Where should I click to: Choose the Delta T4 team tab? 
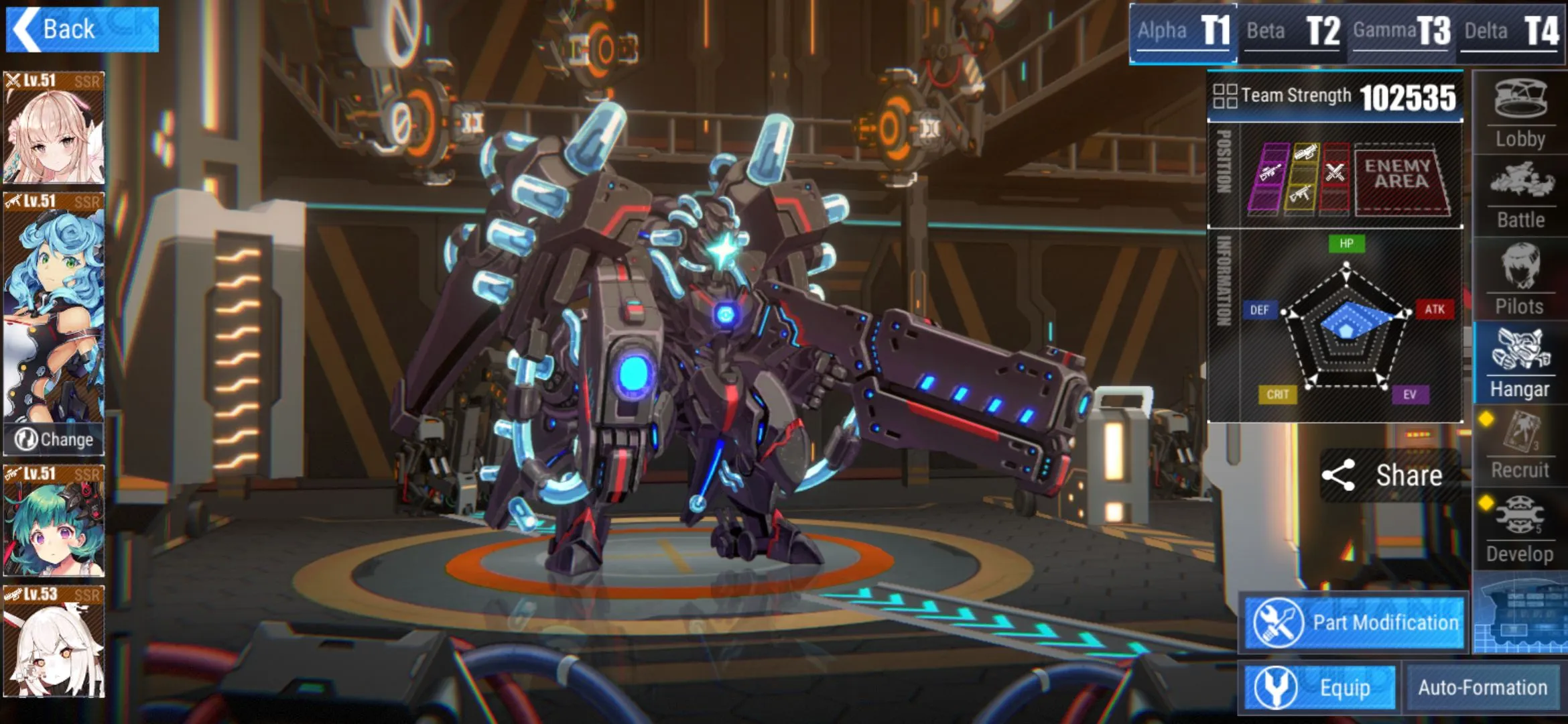(1511, 32)
